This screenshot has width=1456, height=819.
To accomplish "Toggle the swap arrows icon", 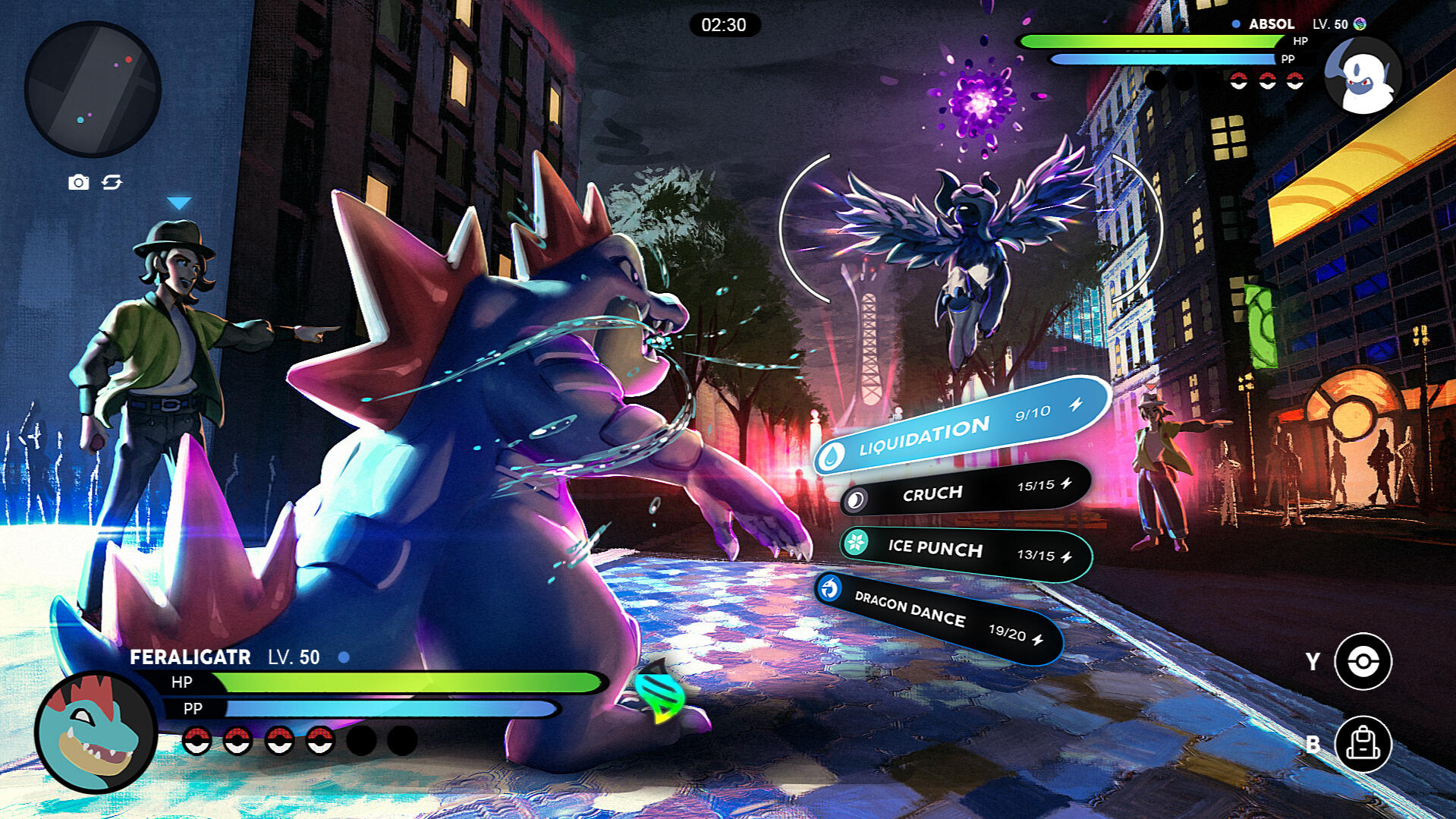I will point(112,182).
